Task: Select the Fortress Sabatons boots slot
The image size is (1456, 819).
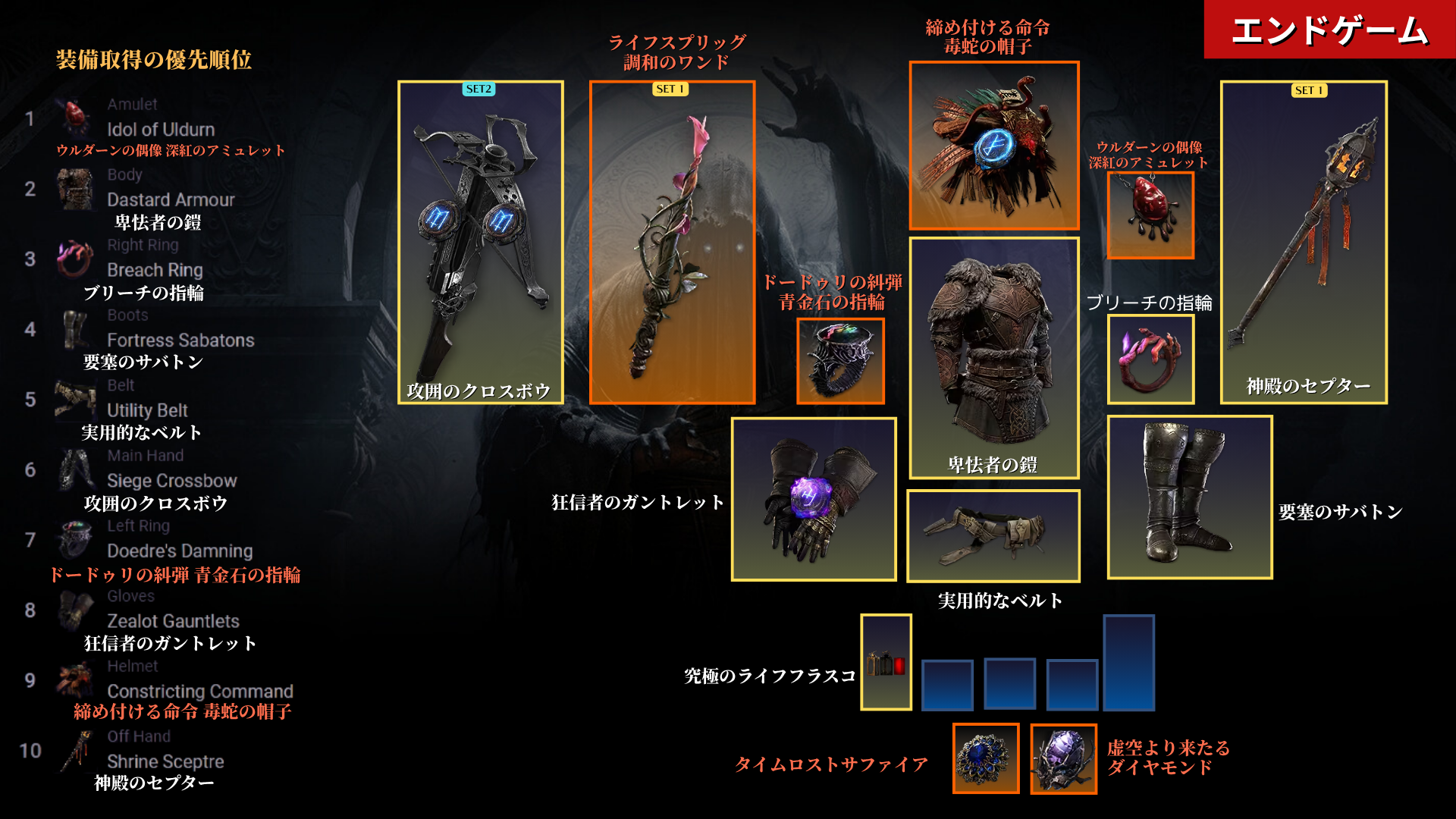Action: click(1189, 497)
